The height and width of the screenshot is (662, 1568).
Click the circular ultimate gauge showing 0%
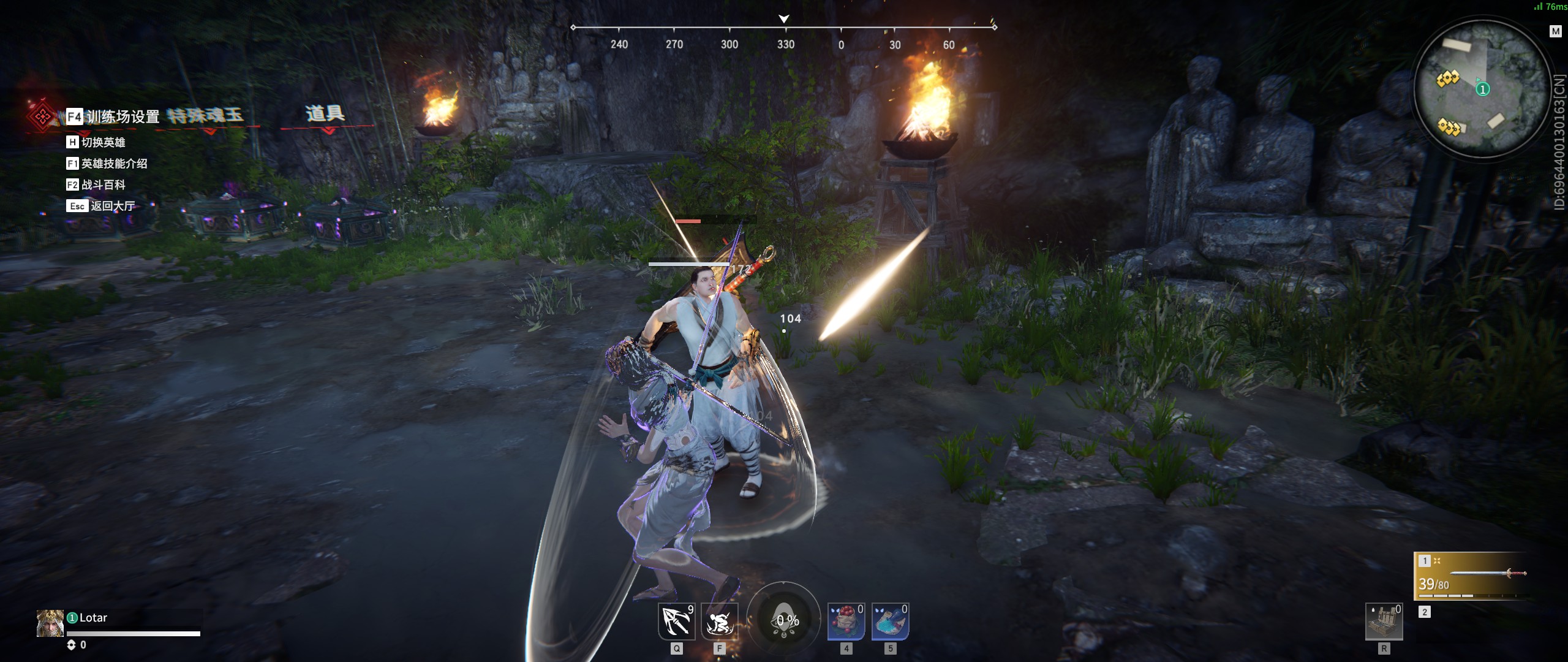click(x=785, y=620)
